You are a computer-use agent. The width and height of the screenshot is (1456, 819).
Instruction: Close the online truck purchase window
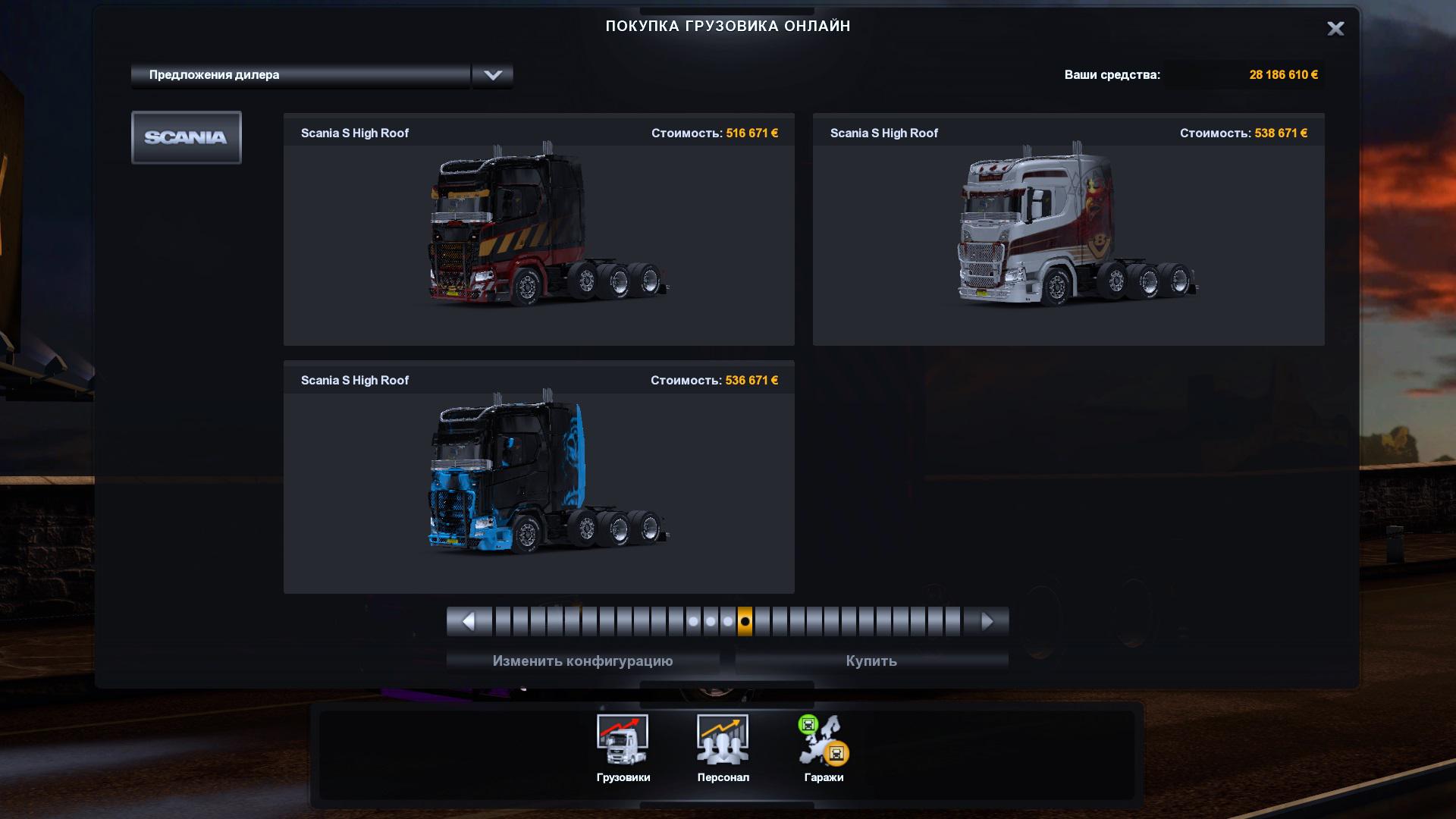tap(1335, 29)
